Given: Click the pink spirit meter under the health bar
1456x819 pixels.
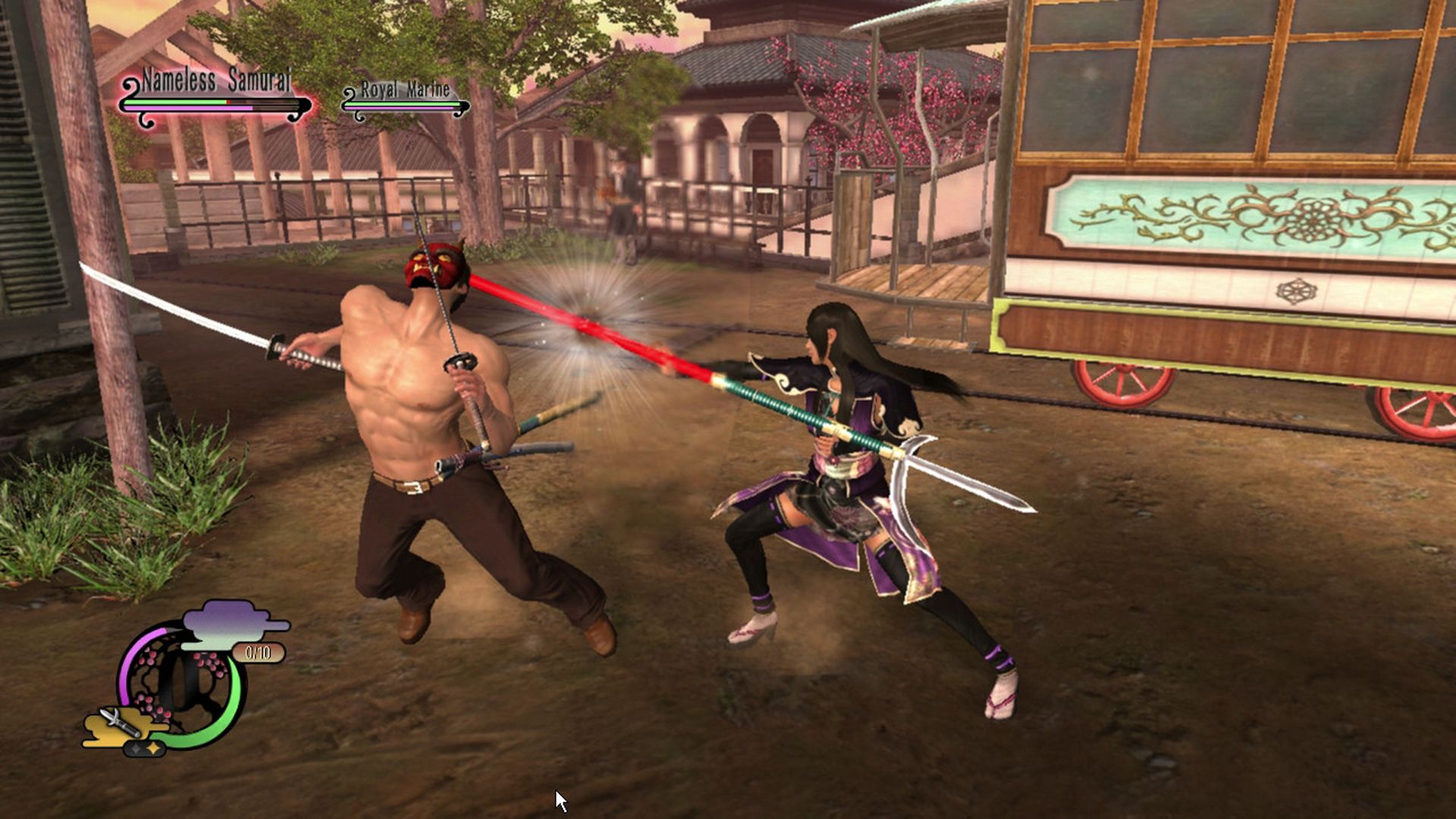Looking at the screenshot, I should pos(188,107).
